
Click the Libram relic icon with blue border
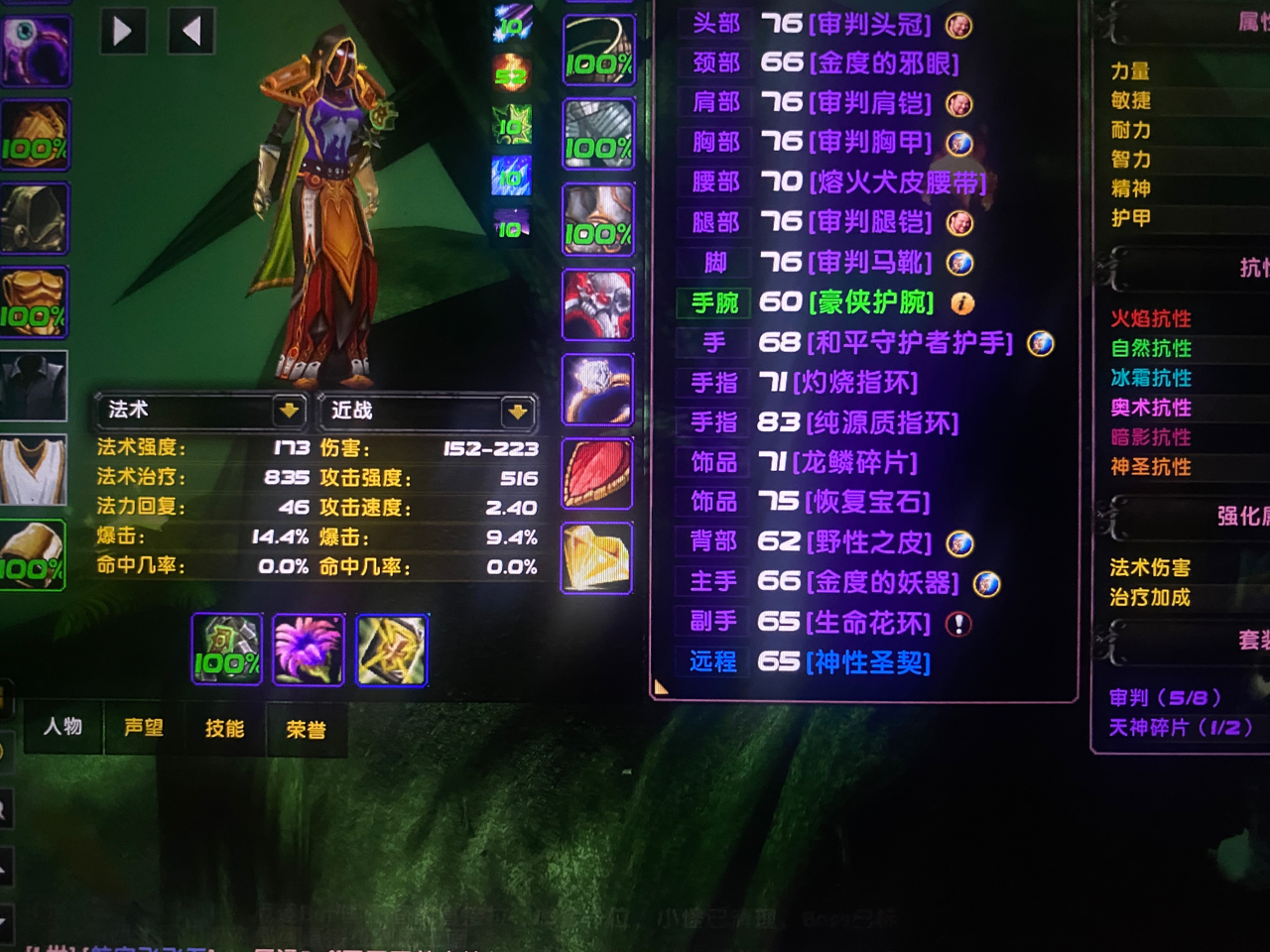pyautogui.click(x=393, y=650)
